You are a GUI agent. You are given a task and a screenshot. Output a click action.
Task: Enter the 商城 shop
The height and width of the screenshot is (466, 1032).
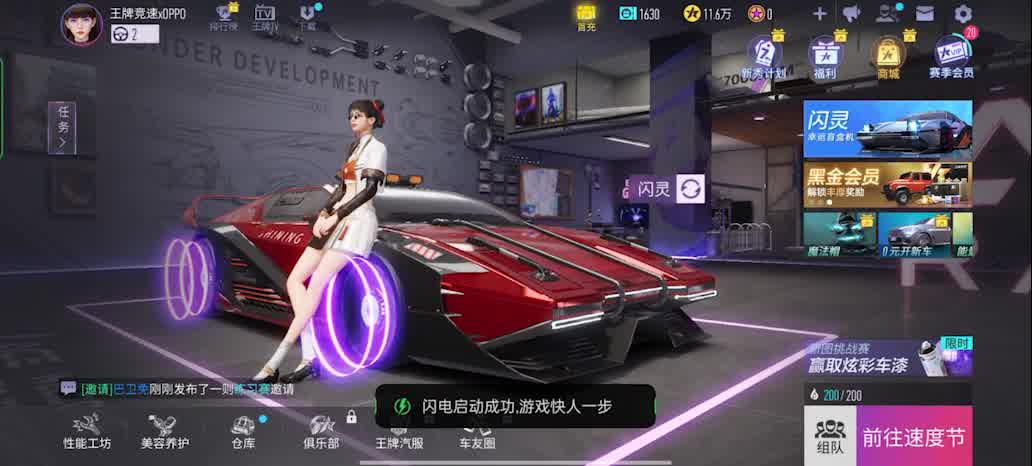click(x=887, y=56)
